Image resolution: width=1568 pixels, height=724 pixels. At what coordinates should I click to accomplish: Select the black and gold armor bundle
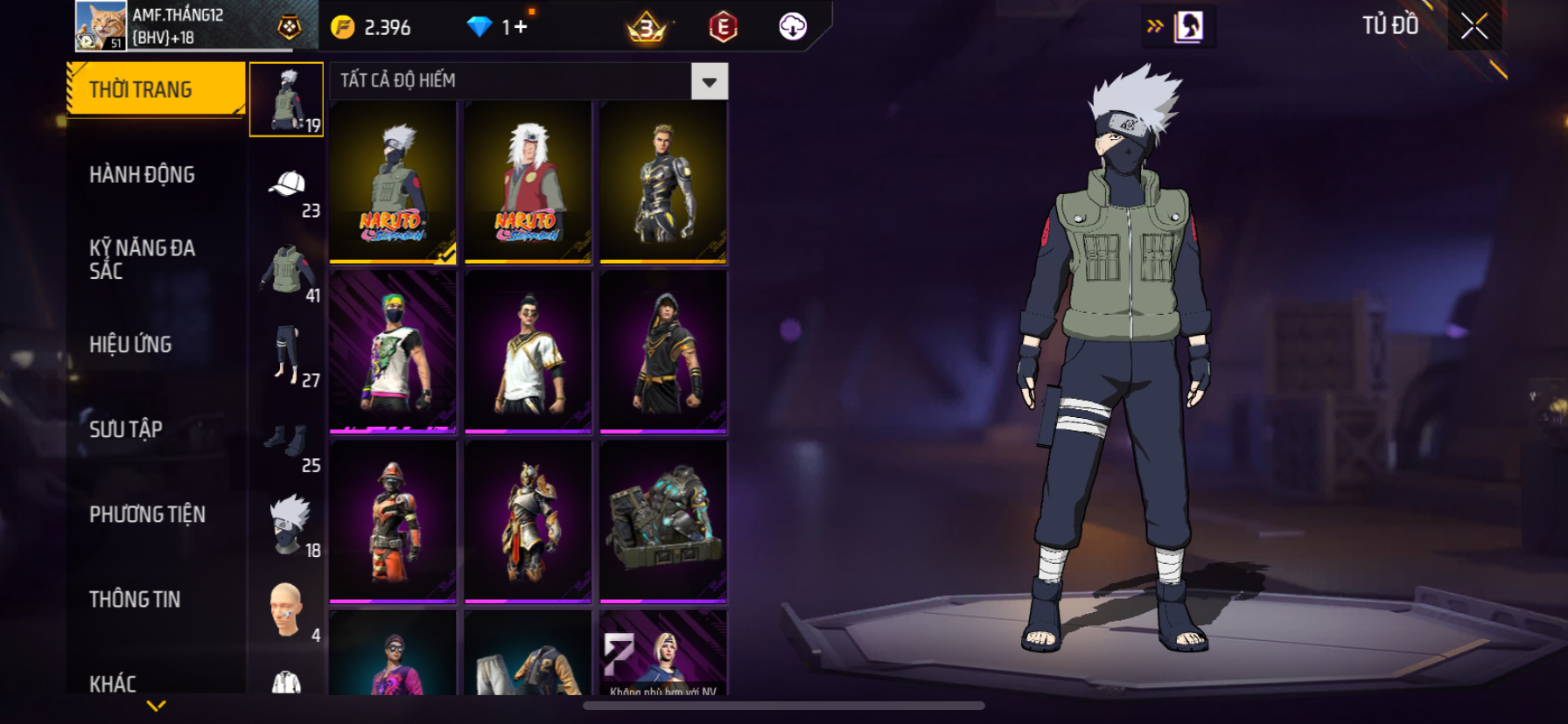pyautogui.click(x=663, y=182)
